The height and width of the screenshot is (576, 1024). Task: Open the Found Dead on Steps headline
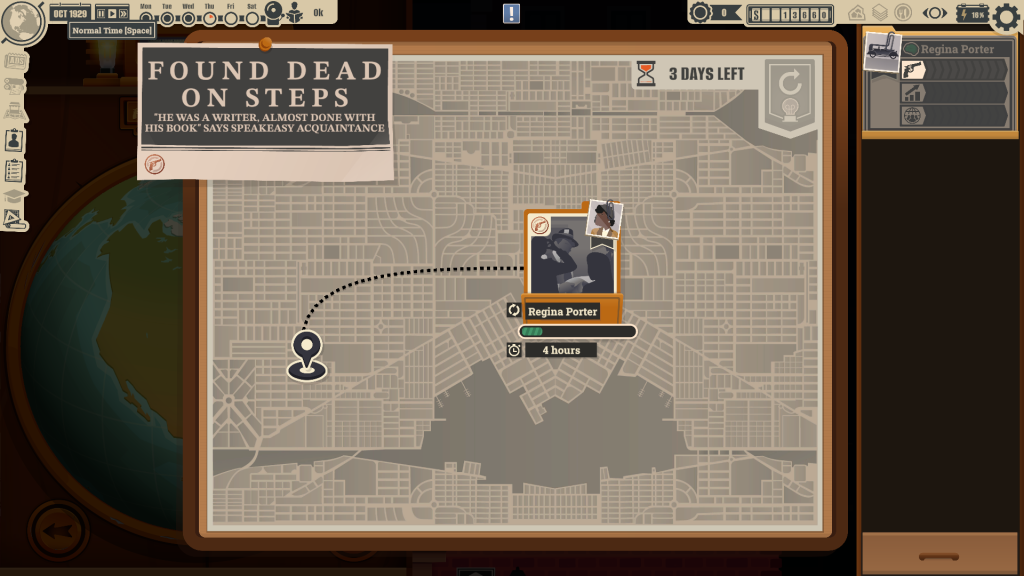tap(264, 100)
